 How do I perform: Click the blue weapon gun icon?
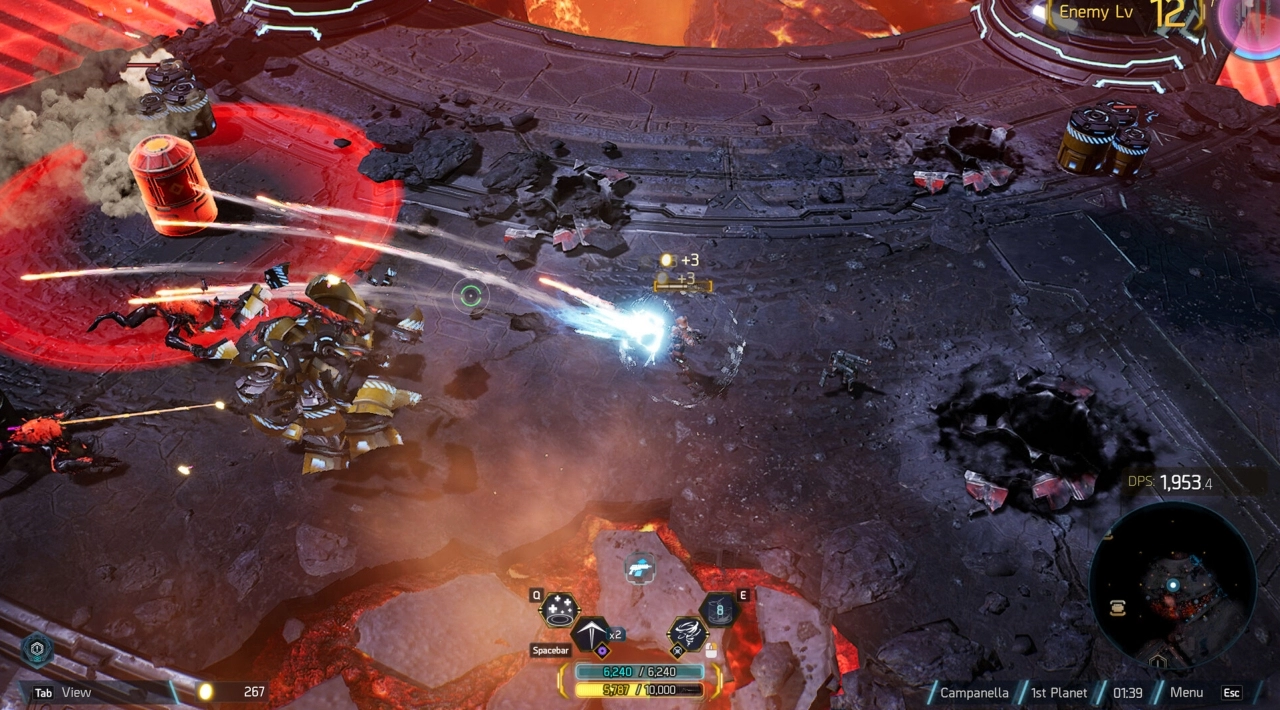coord(640,569)
